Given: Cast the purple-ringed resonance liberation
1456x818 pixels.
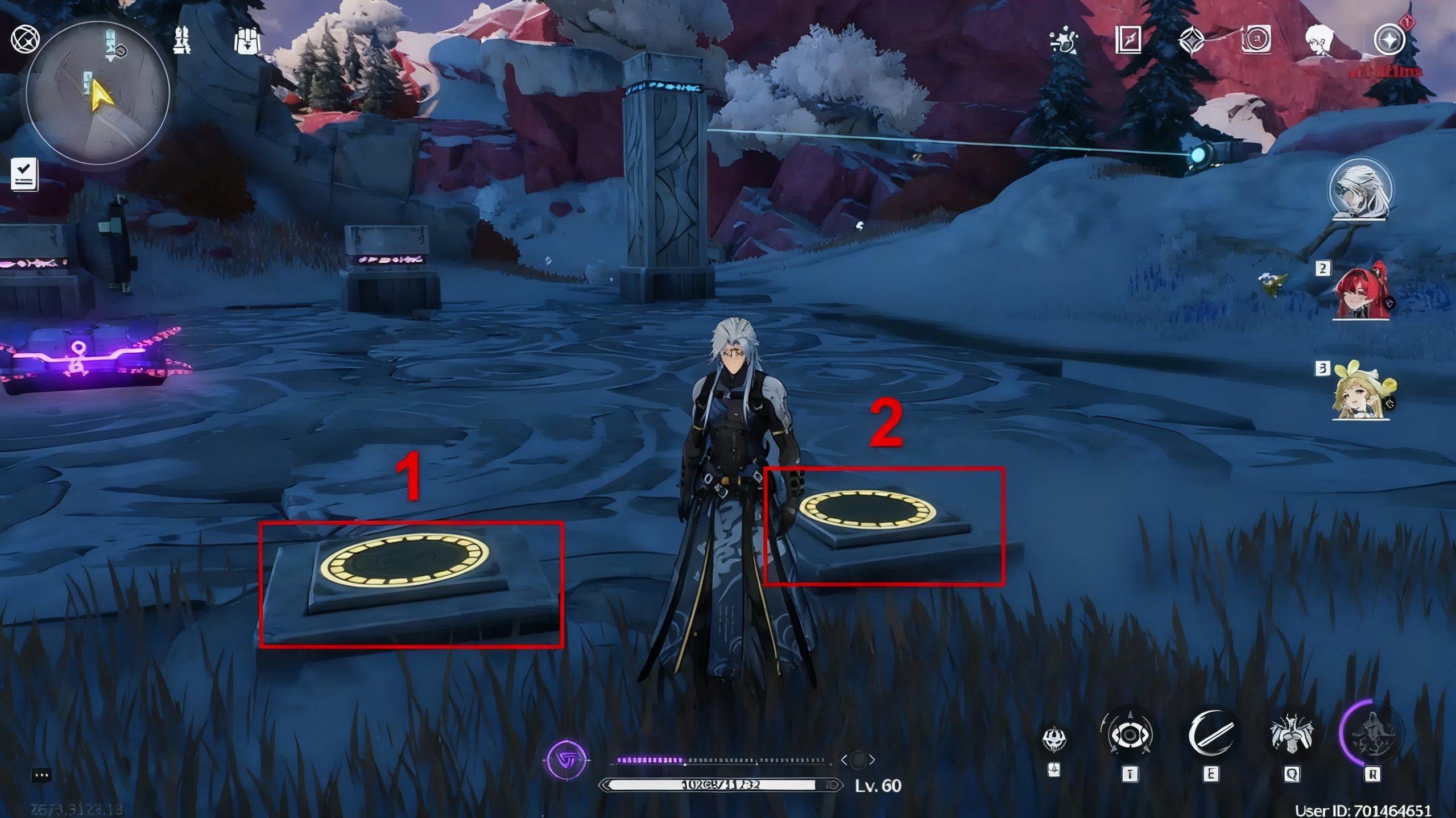Looking at the screenshot, I should click(1372, 734).
